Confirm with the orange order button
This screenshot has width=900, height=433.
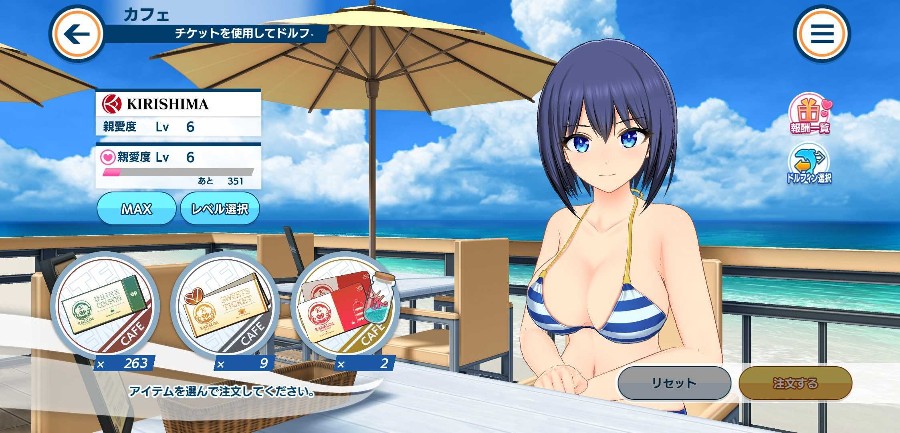(x=795, y=383)
